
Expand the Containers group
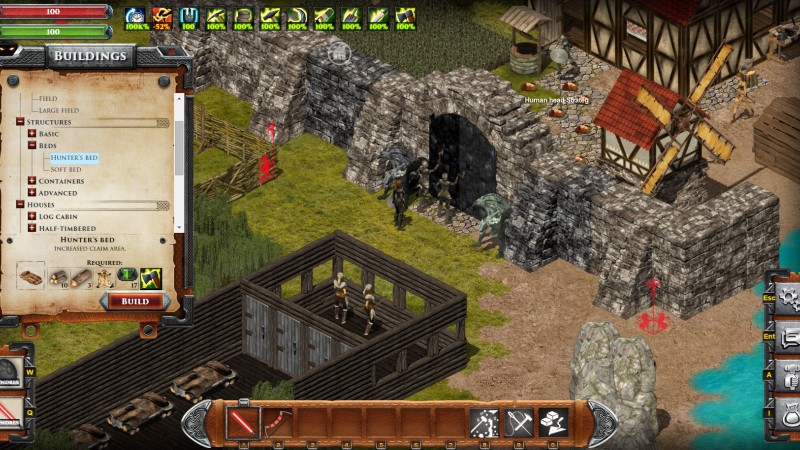coord(32,181)
